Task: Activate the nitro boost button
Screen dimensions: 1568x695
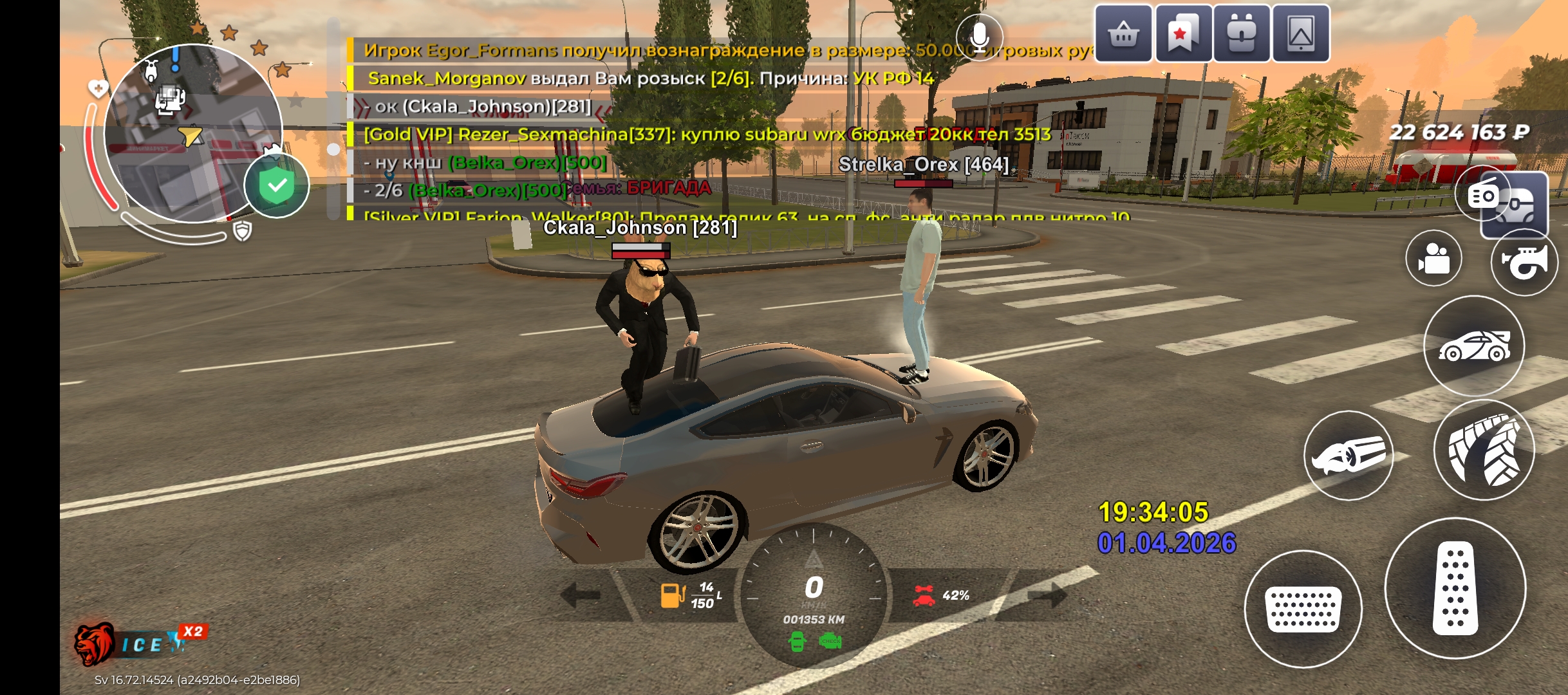Action: 1349,456
